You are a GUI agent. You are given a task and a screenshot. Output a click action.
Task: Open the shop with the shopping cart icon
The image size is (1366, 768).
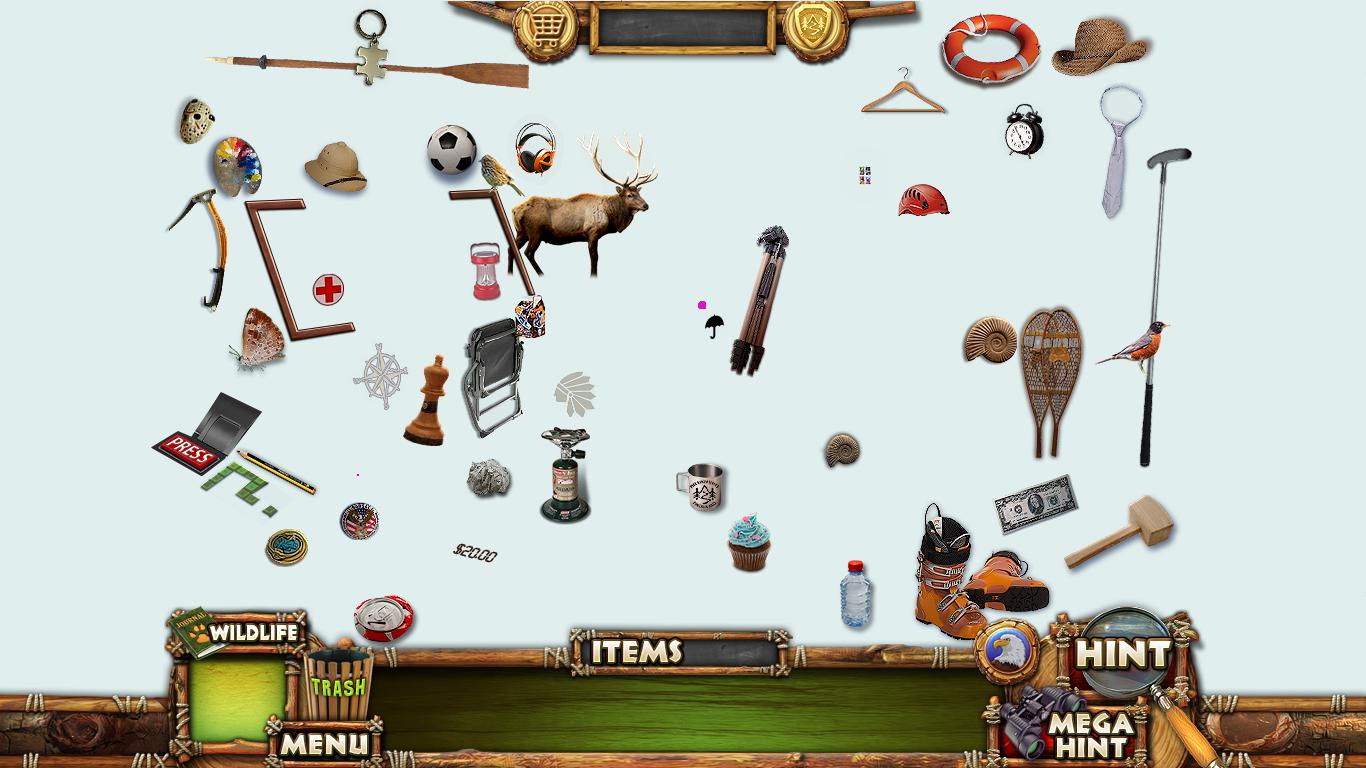545,28
